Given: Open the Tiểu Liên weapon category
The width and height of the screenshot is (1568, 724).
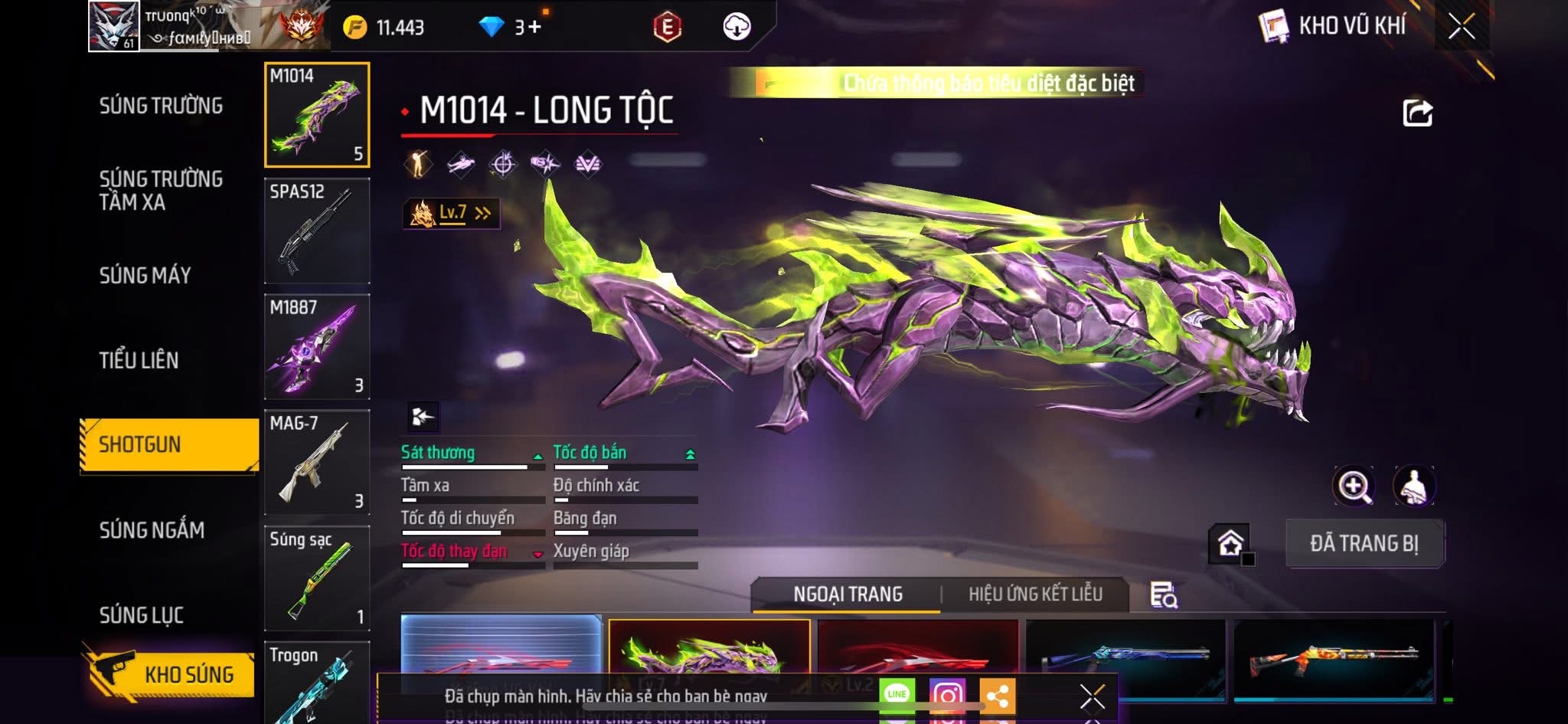Looking at the screenshot, I should (139, 360).
